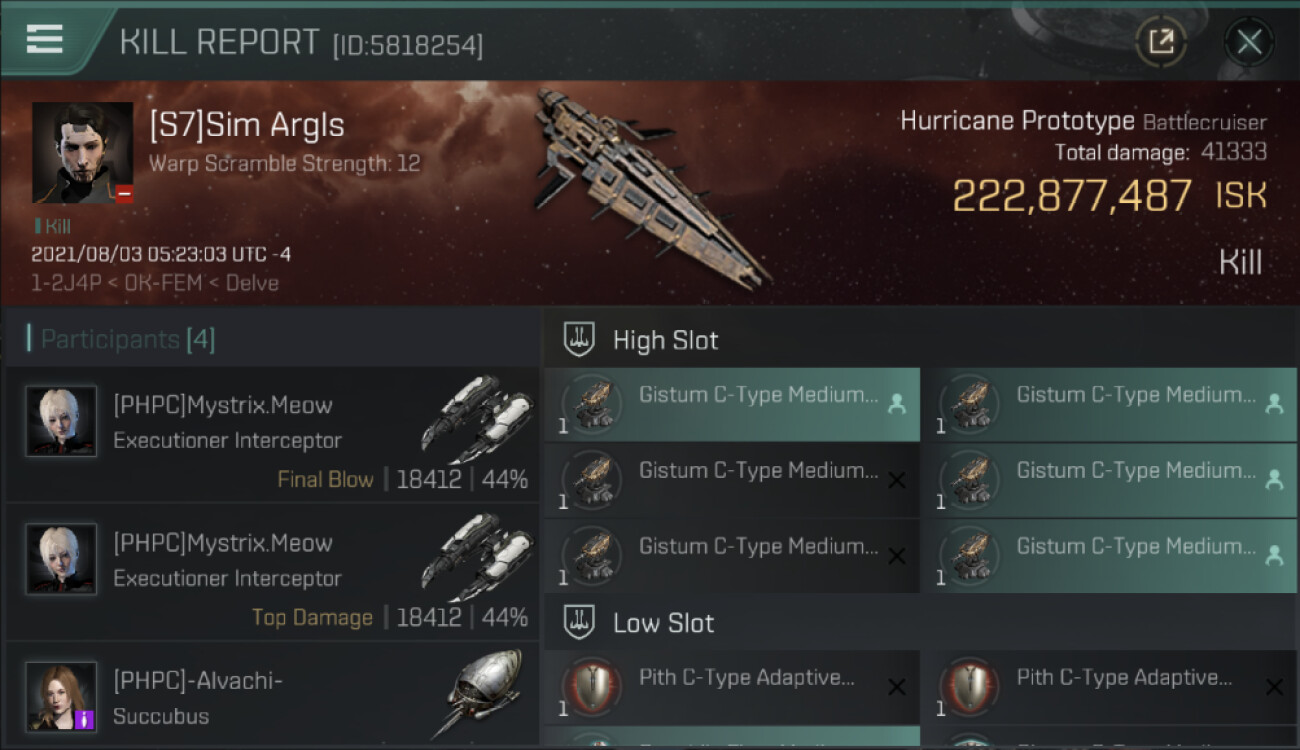
Task: Inspect the Hurricane Prototype ship image
Action: pos(640,185)
